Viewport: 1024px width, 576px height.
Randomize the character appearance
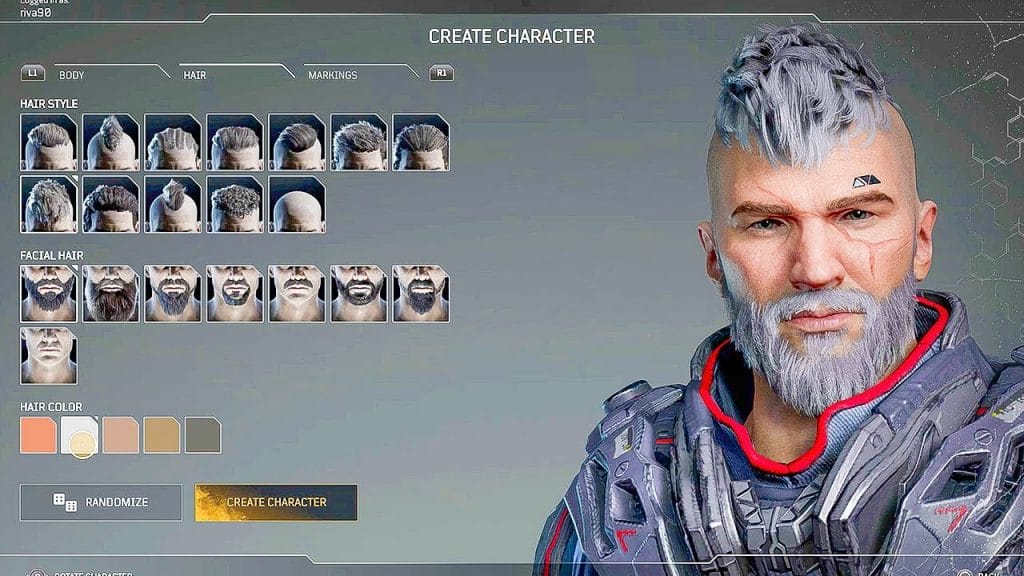(101, 502)
